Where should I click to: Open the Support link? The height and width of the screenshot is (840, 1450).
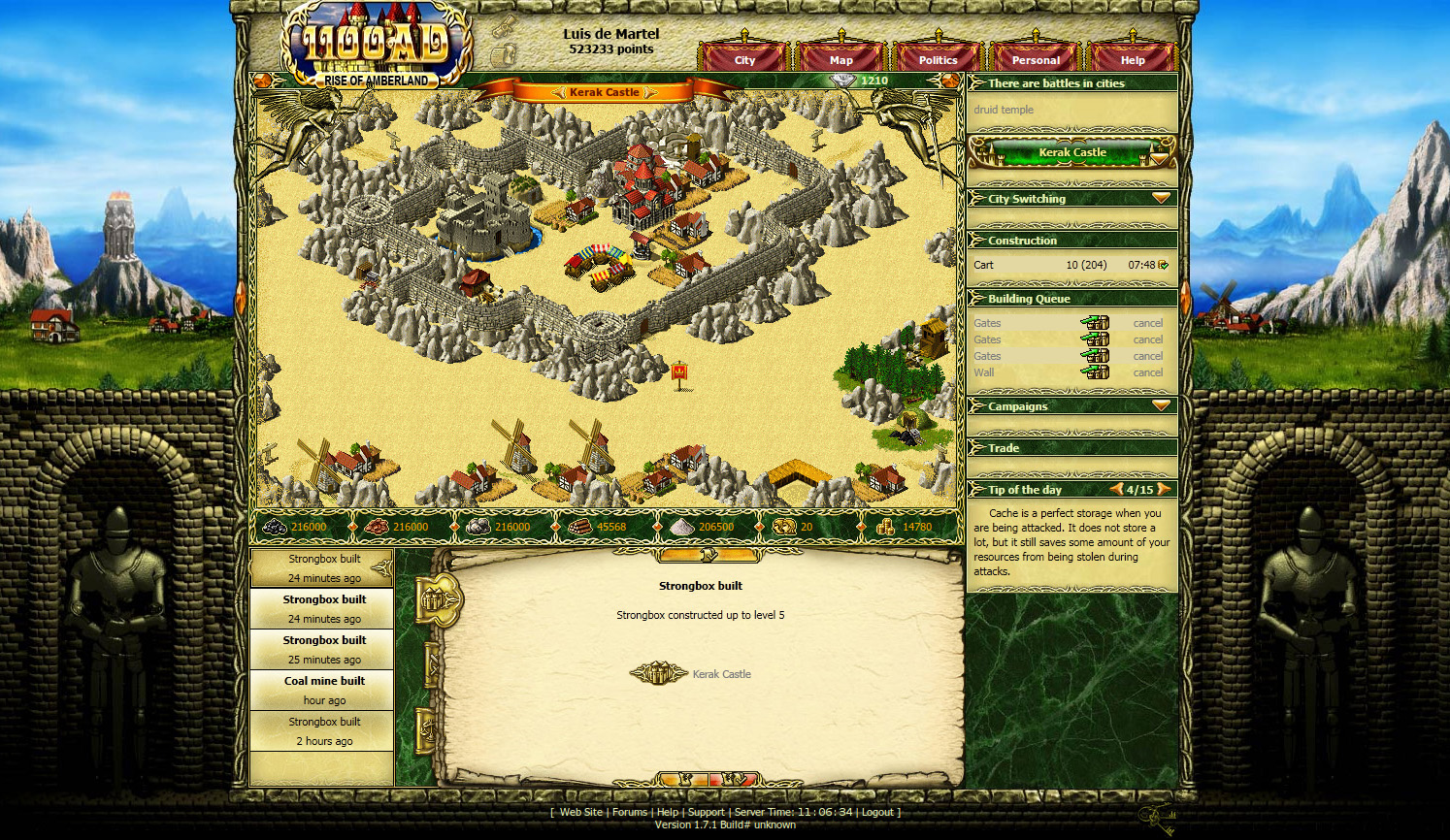click(x=706, y=812)
